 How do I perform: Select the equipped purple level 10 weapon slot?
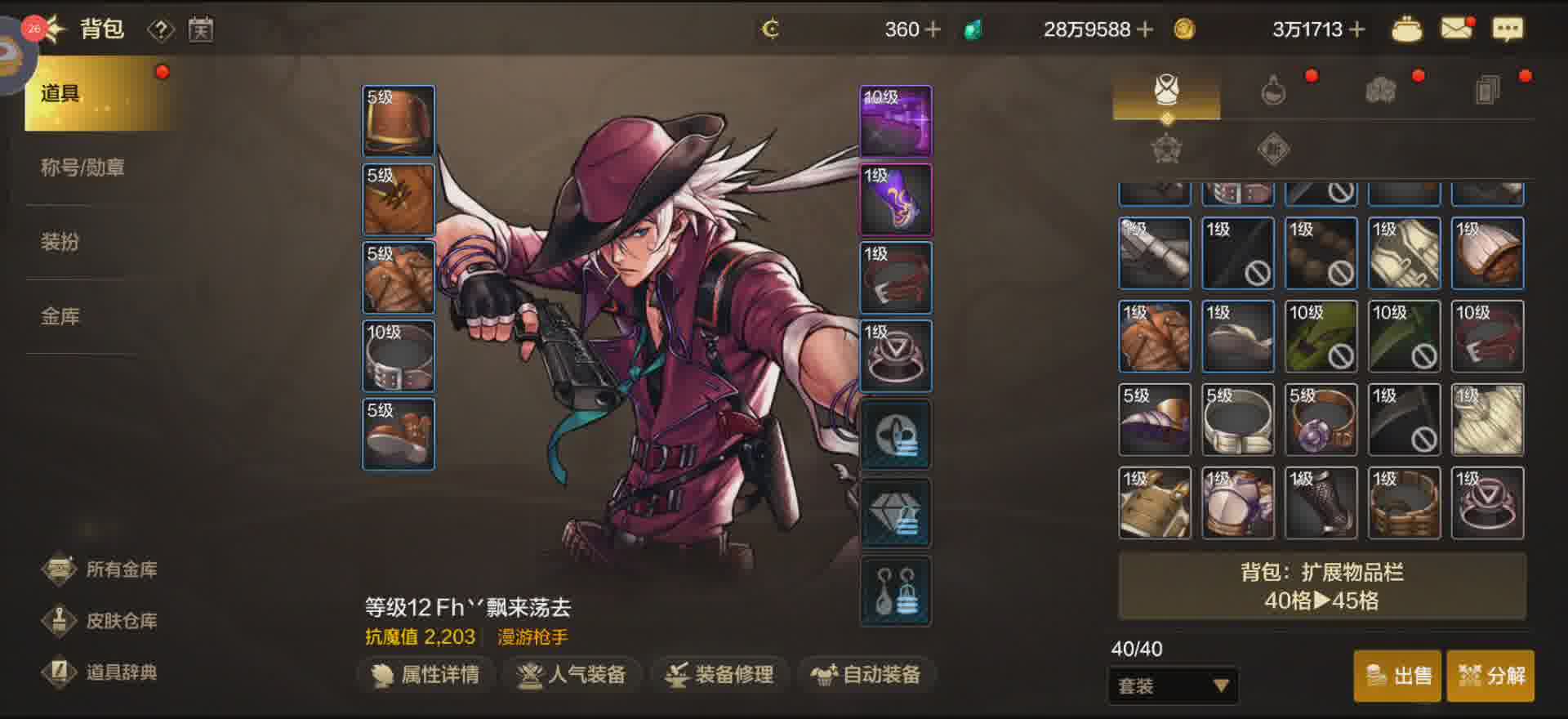[896, 121]
